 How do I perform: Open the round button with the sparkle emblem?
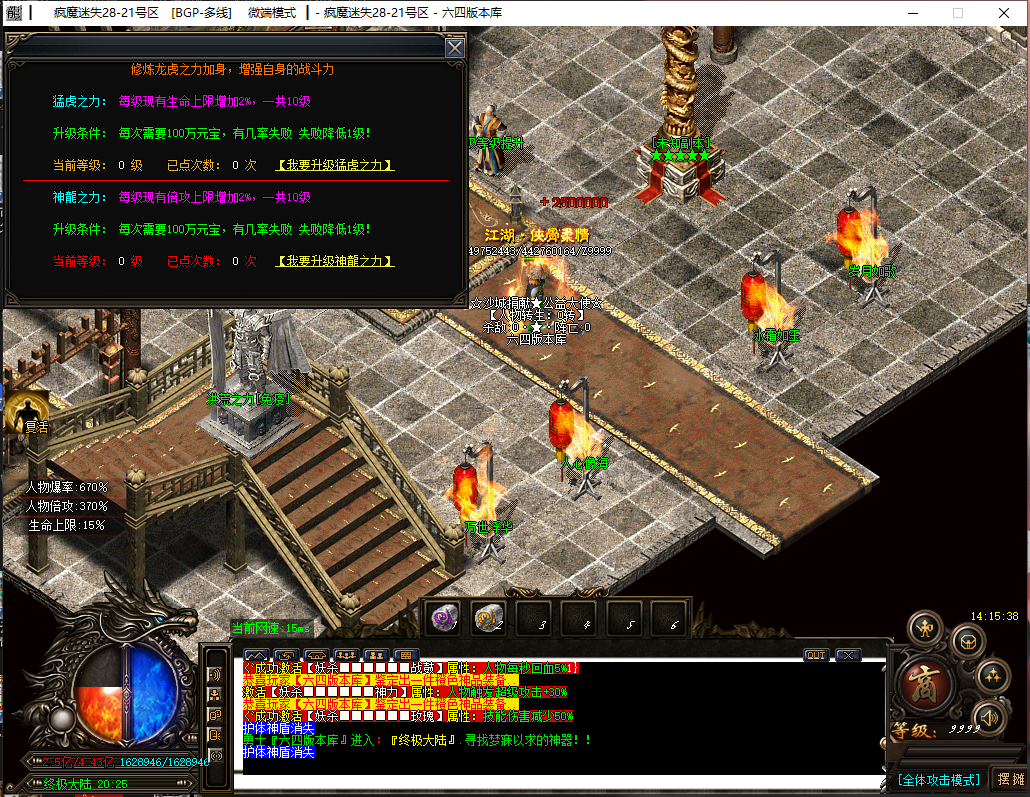pos(992,677)
